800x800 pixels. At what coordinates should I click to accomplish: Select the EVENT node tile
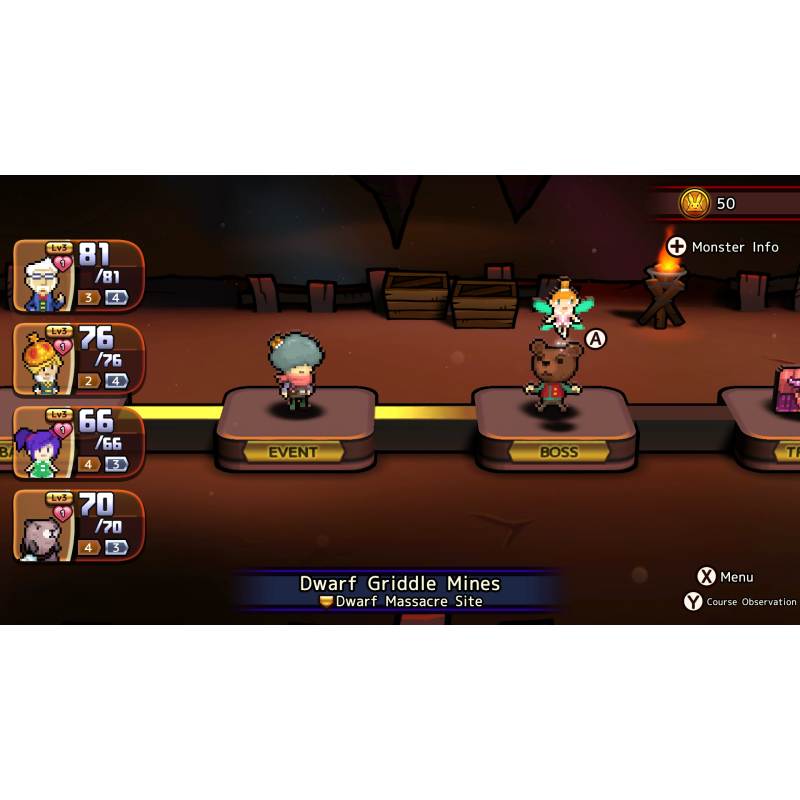pos(294,430)
